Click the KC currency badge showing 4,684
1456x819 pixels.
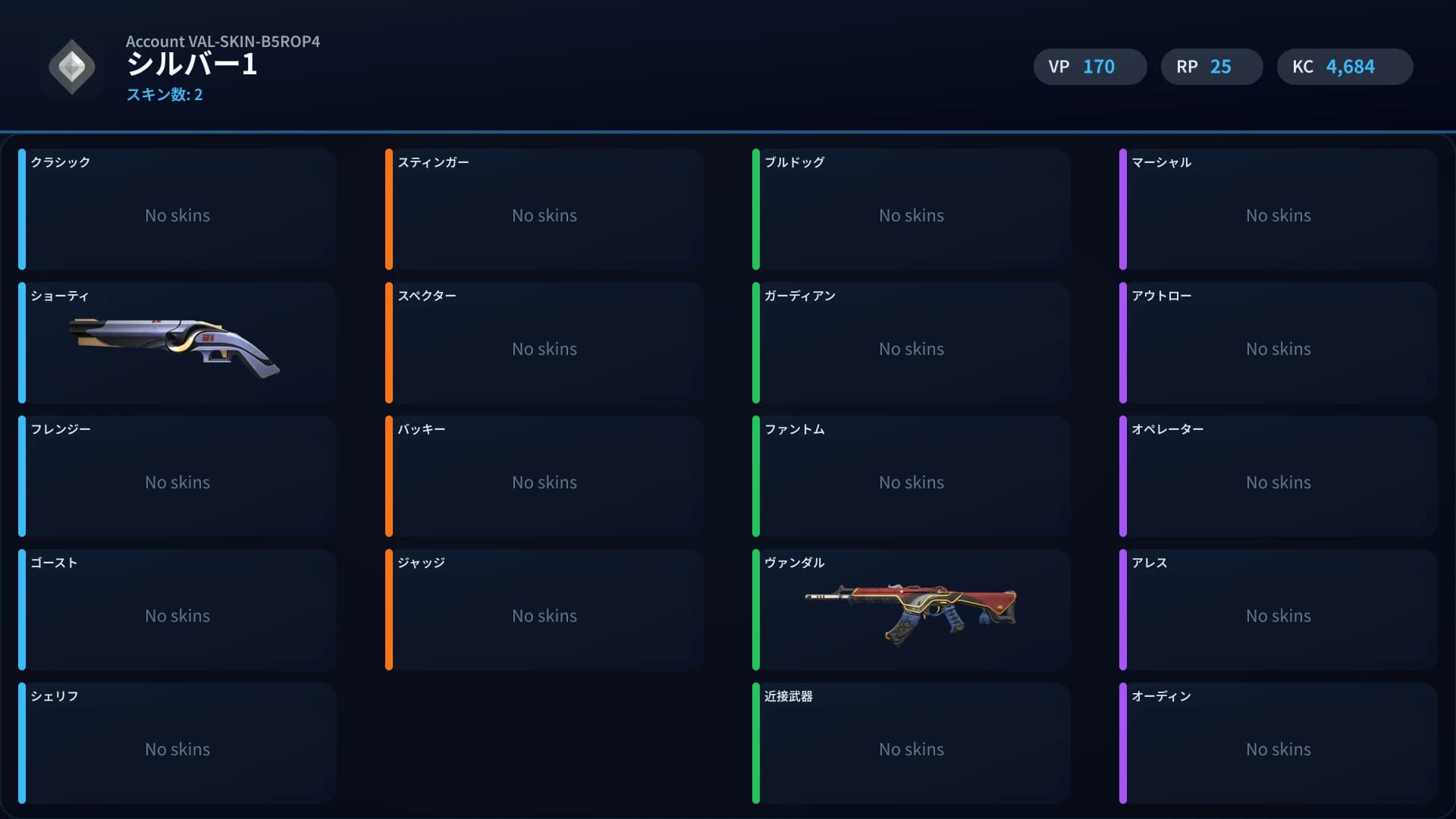click(x=1345, y=67)
